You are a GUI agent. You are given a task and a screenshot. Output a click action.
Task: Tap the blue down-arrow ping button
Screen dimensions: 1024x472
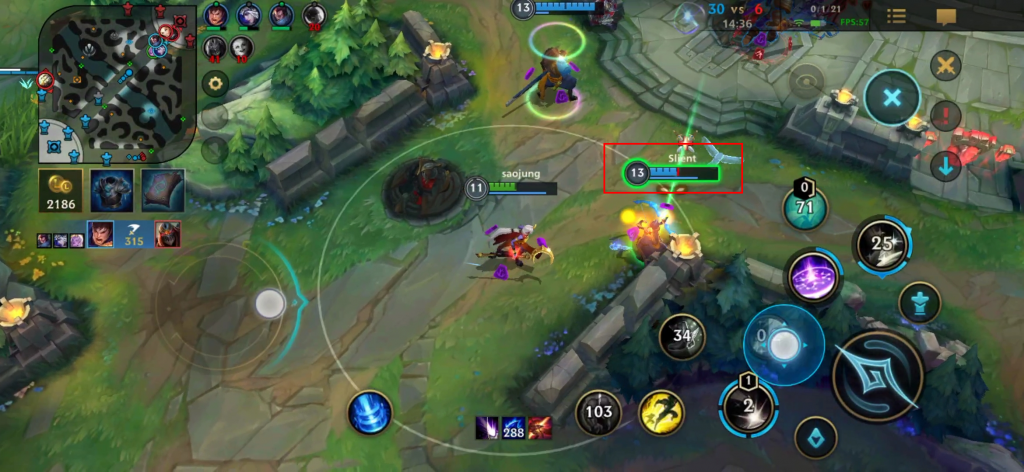click(x=945, y=165)
